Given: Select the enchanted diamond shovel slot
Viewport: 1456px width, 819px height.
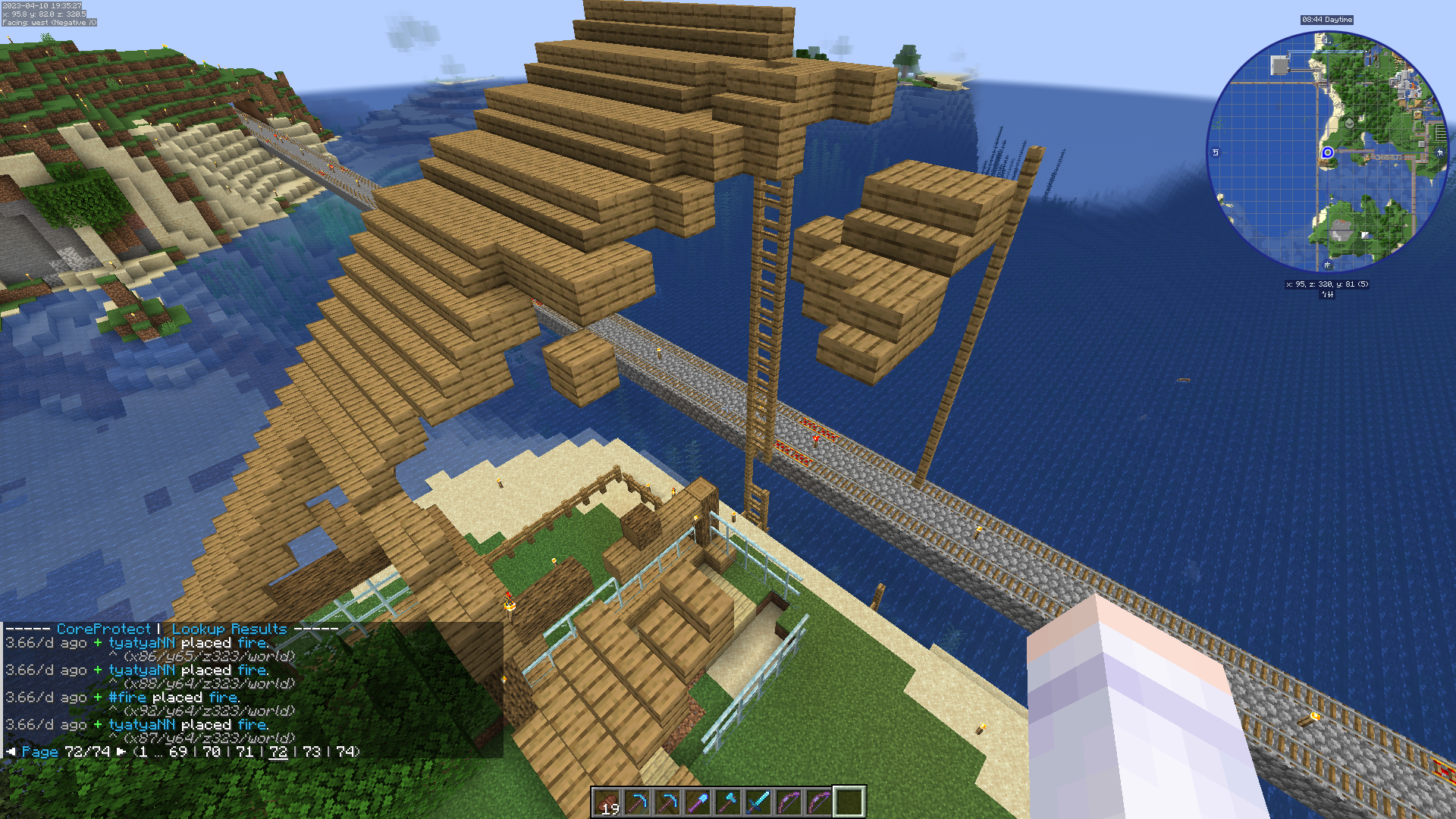Looking at the screenshot, I should coord(698,802).
